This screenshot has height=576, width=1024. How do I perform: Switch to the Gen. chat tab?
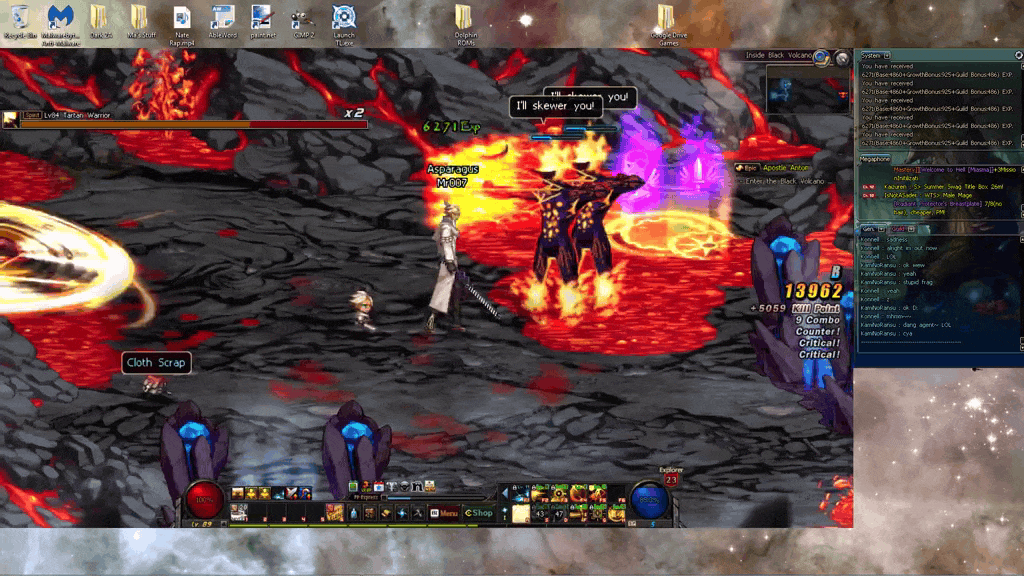coord(868,229)
